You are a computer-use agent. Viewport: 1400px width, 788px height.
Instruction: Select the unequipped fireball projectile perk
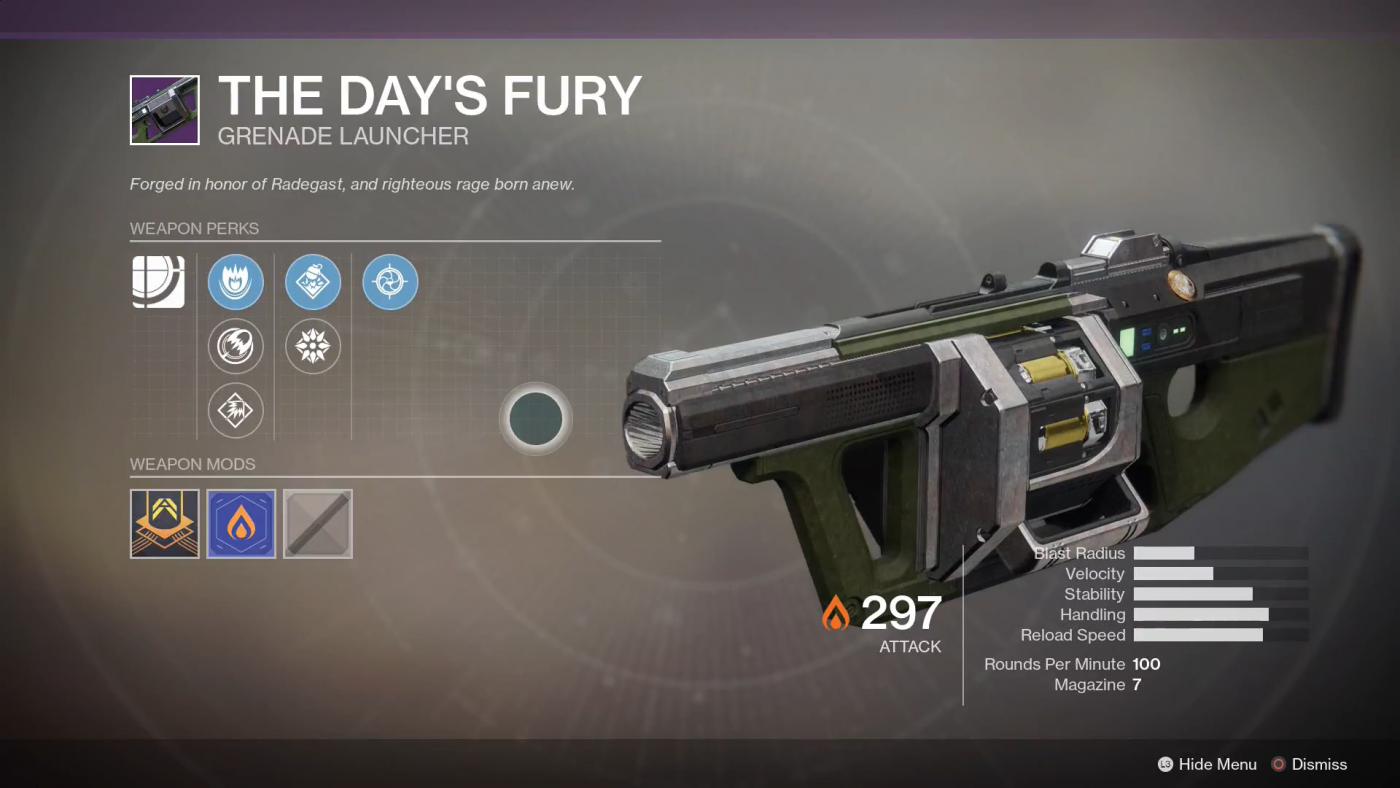click(x=235, y=346)
